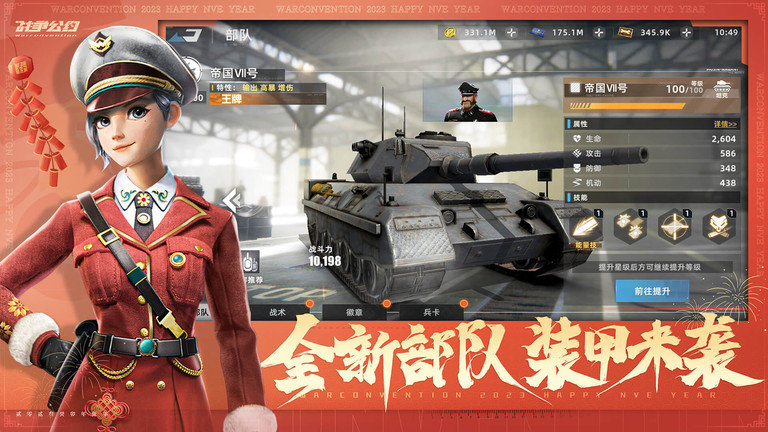Switch to the 徽章 tab
This screenshot has width=768, height=432.
coord(355,312)
